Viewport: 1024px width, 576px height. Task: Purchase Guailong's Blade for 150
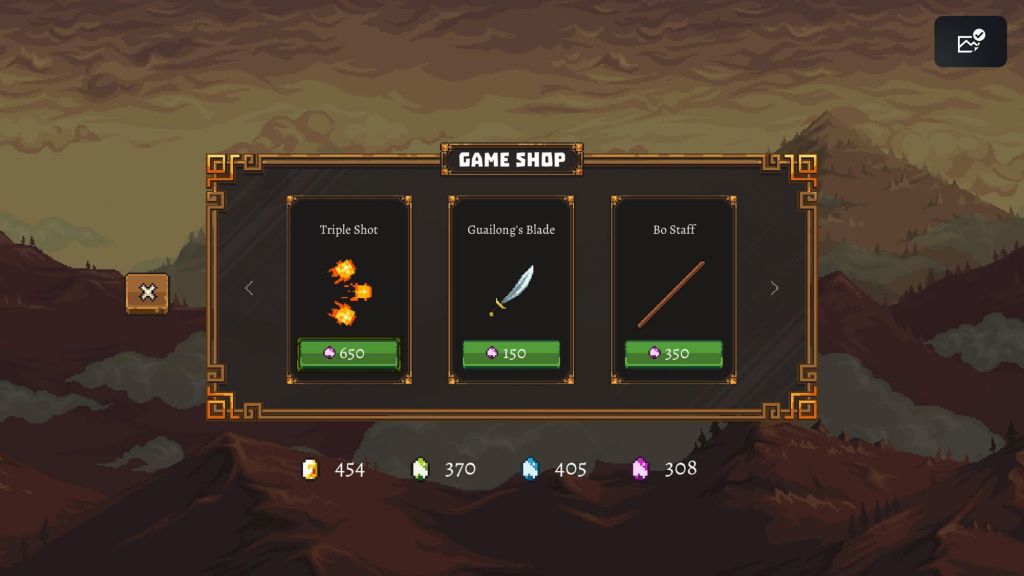pos(511,354)
